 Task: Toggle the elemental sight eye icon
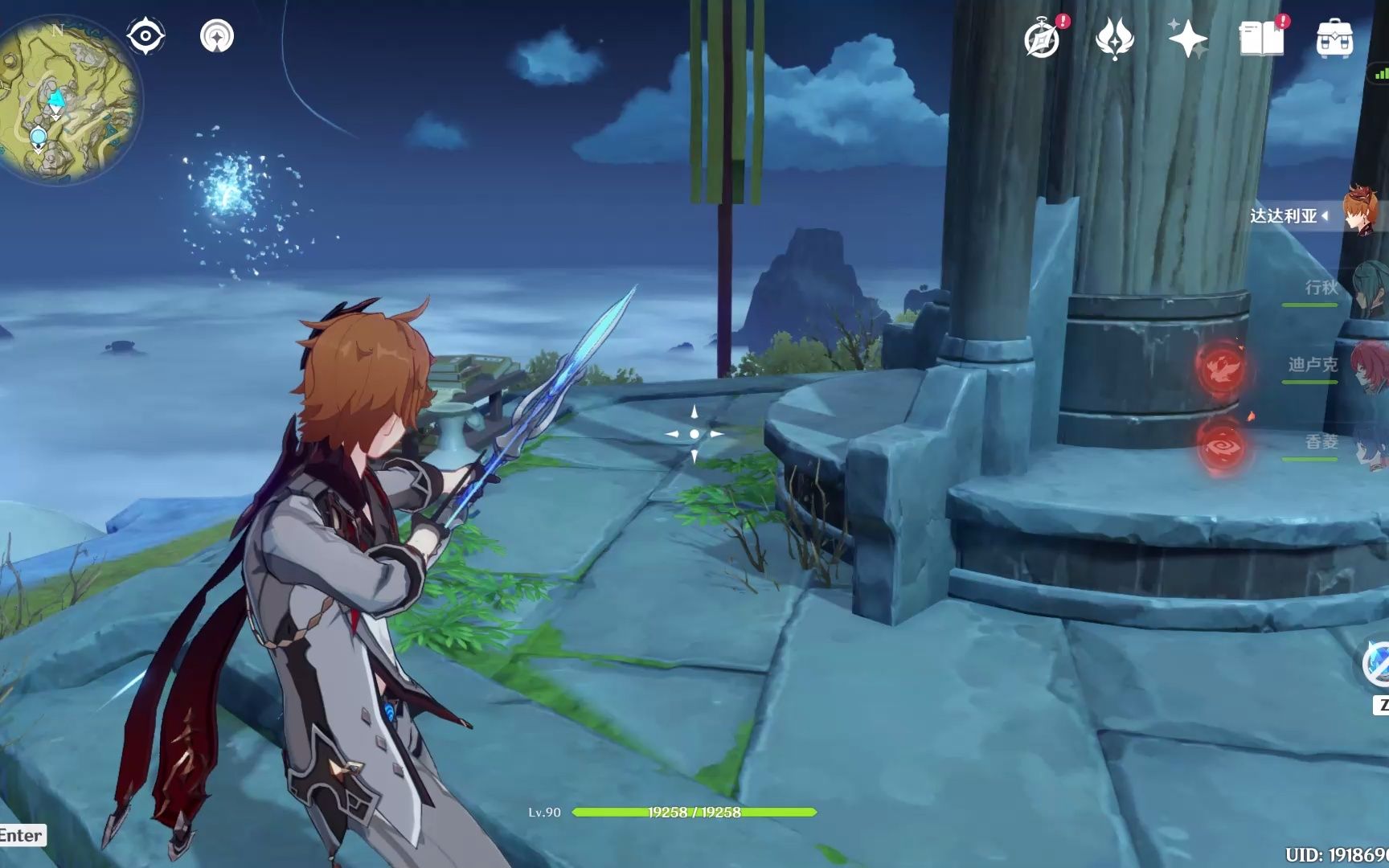coord(145,36)
